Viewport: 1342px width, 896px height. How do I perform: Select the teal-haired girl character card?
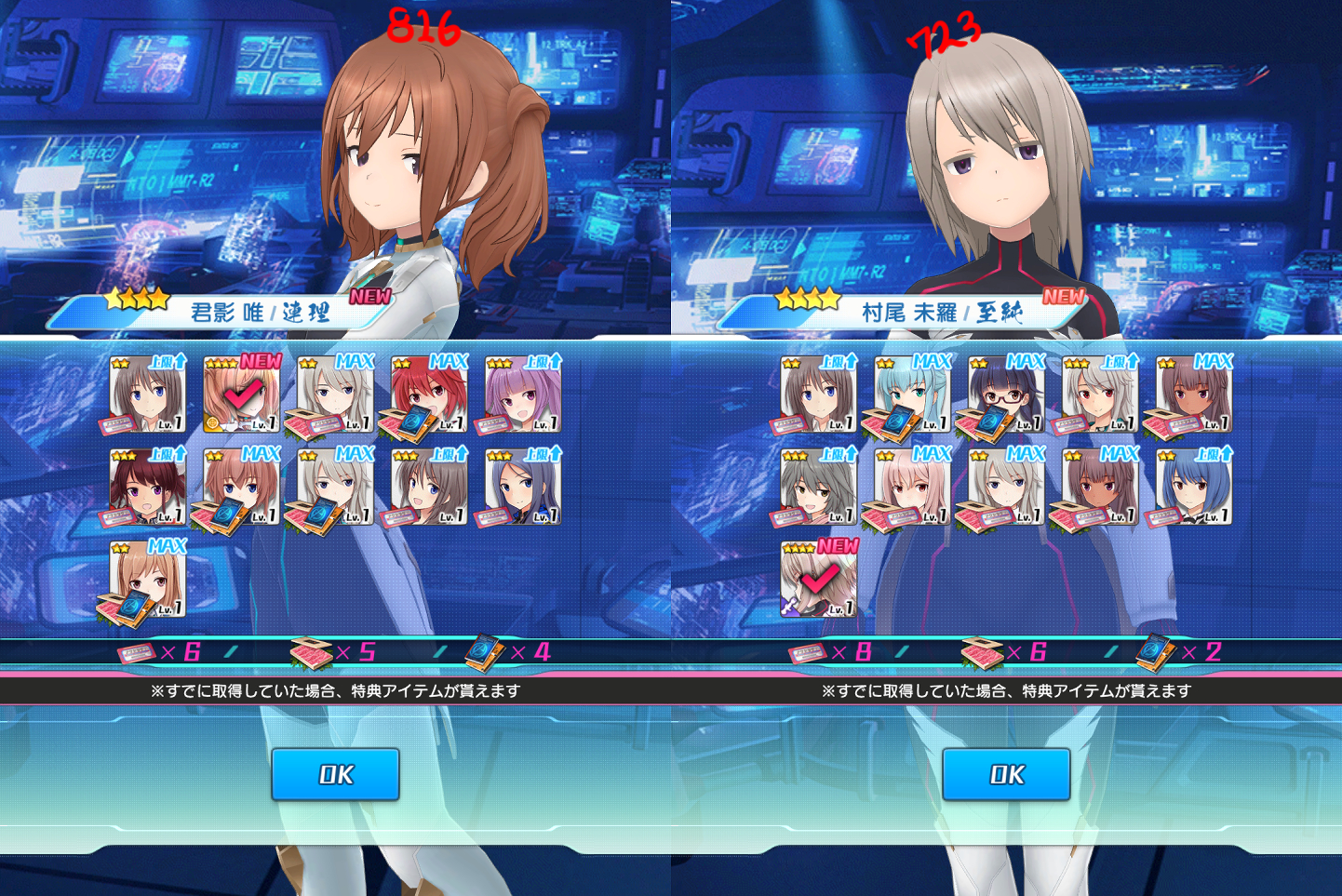tap(912, 395)
